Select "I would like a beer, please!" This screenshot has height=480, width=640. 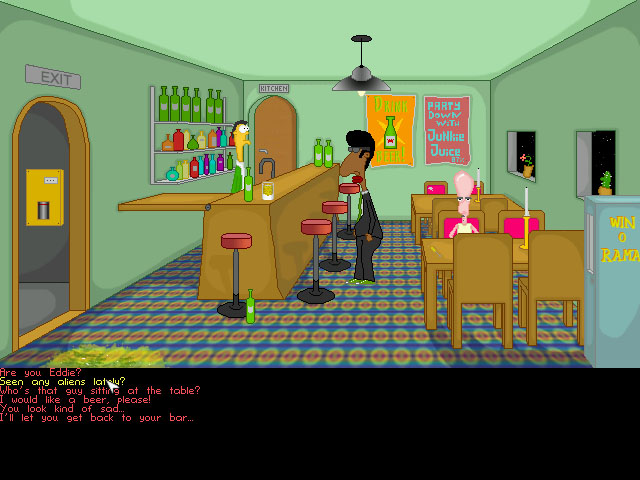76,399
